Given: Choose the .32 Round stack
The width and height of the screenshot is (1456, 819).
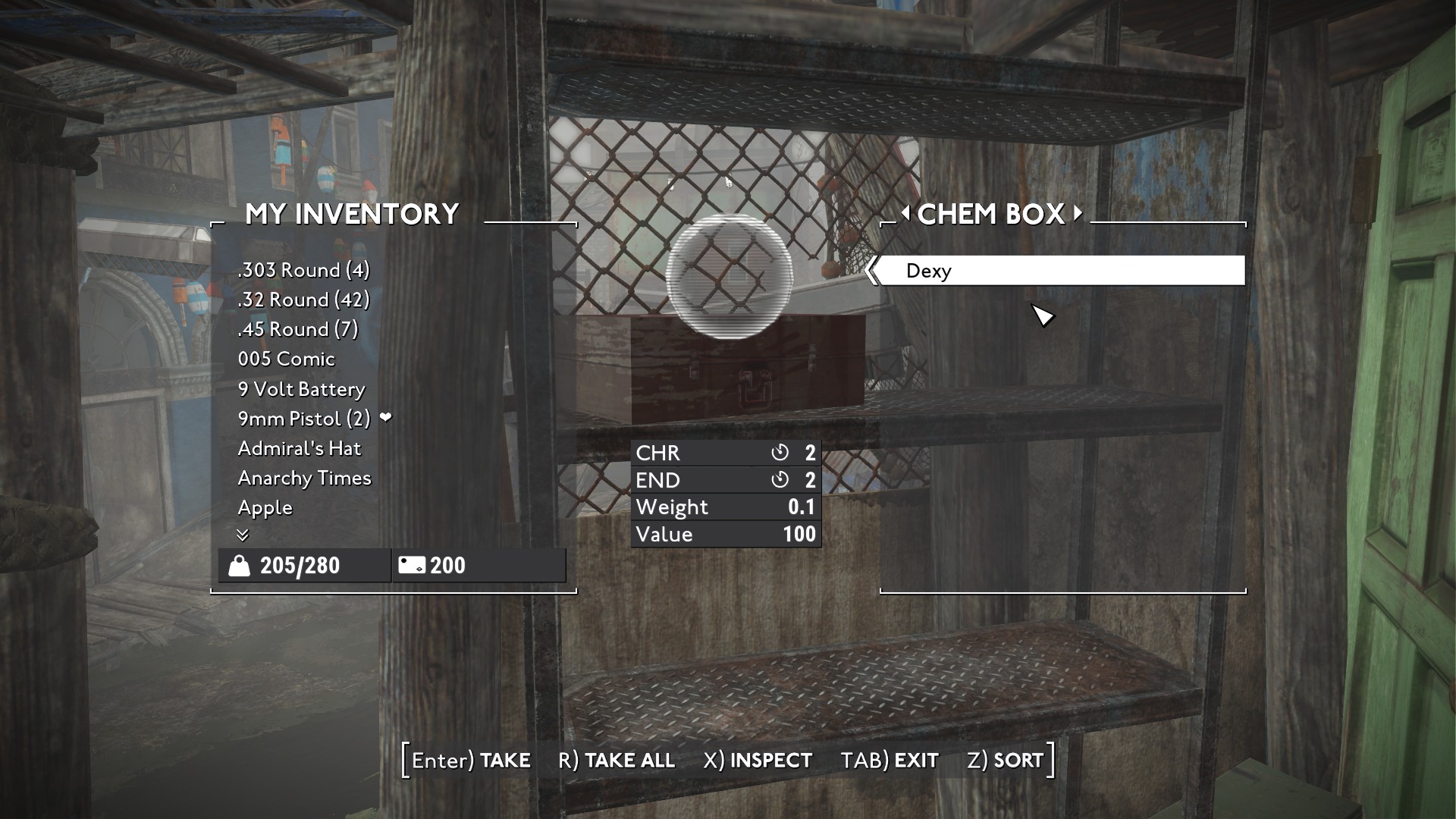Looking at the screenshot, I should pos(303,300).
